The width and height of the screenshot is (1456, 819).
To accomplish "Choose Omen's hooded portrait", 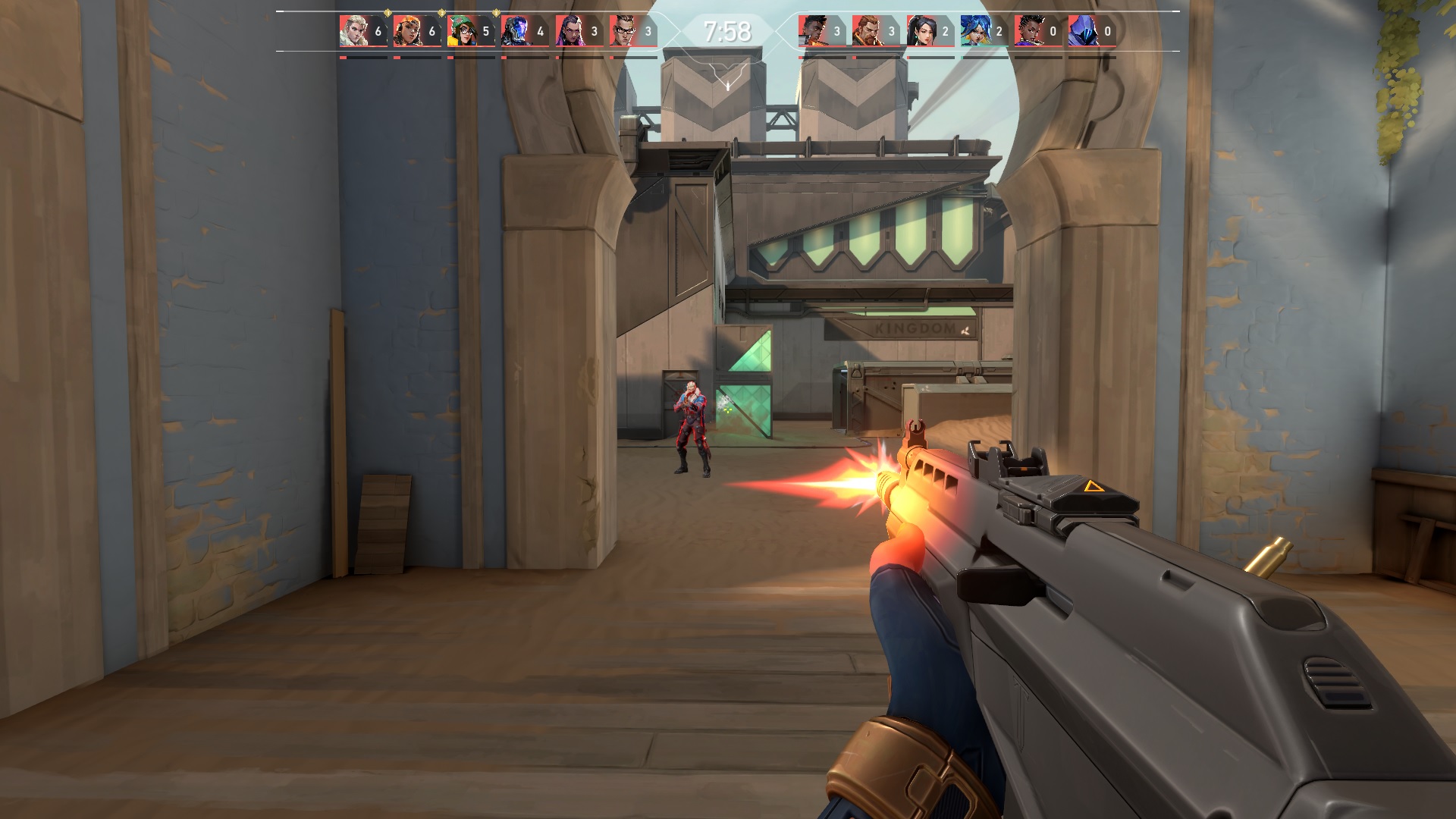I will pos(1082,31).
